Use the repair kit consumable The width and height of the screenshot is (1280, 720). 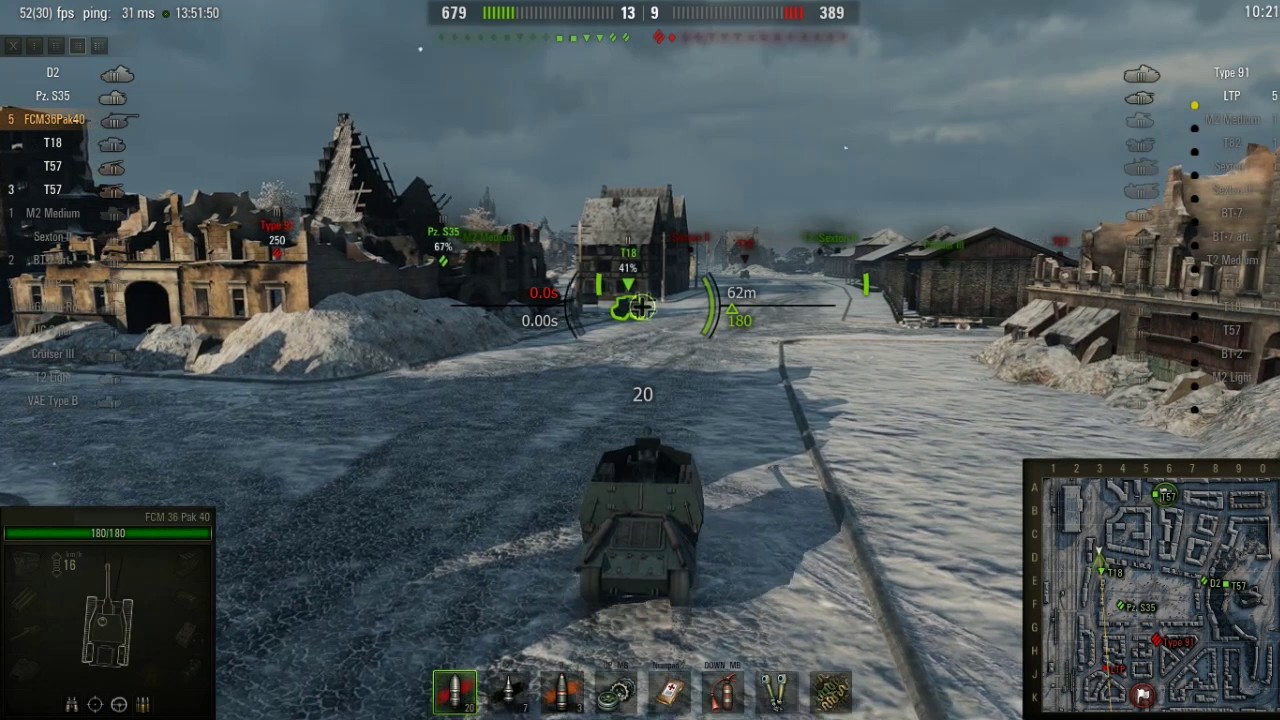(617, 693)
